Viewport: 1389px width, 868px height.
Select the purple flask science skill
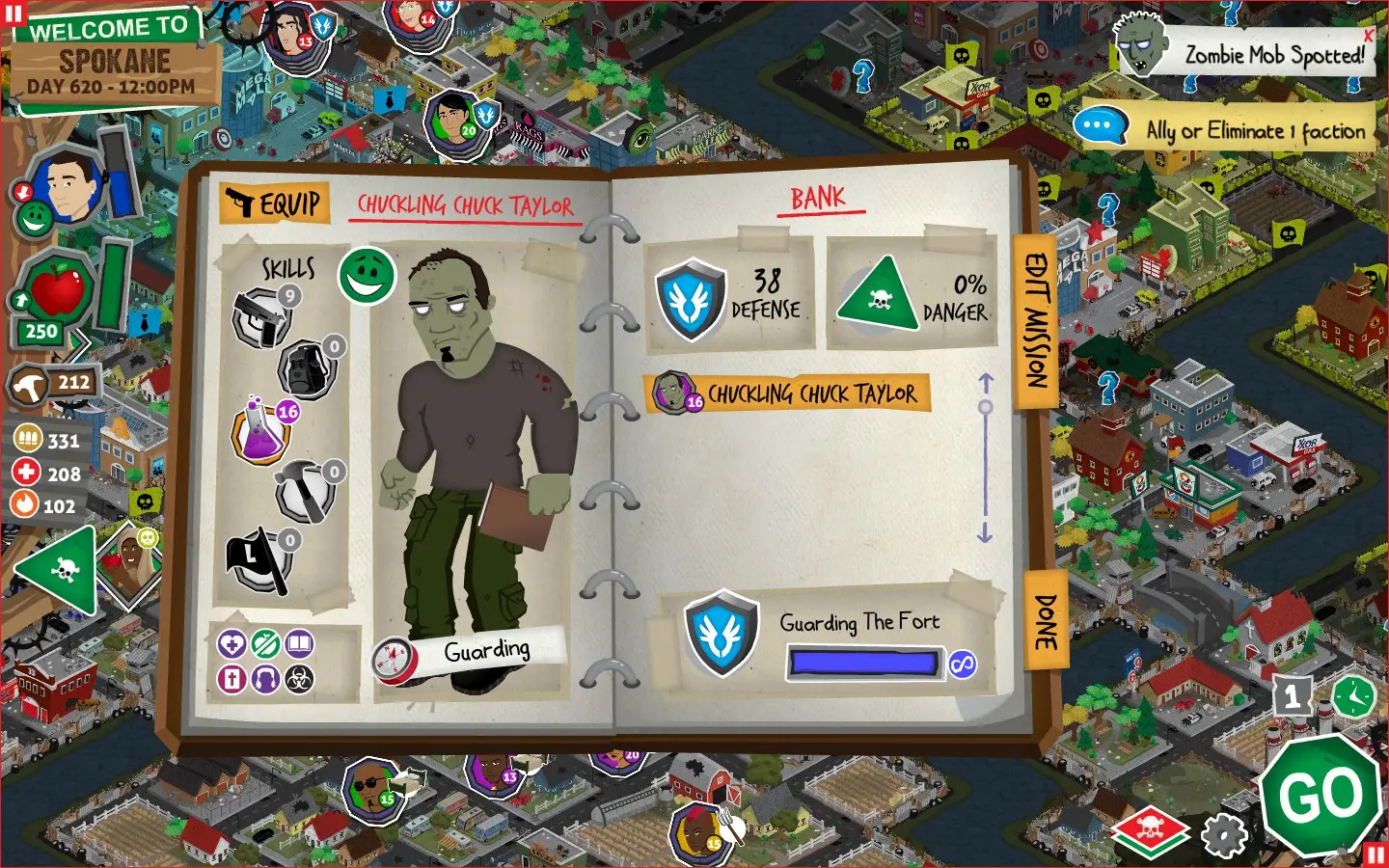tap(261, 435)
